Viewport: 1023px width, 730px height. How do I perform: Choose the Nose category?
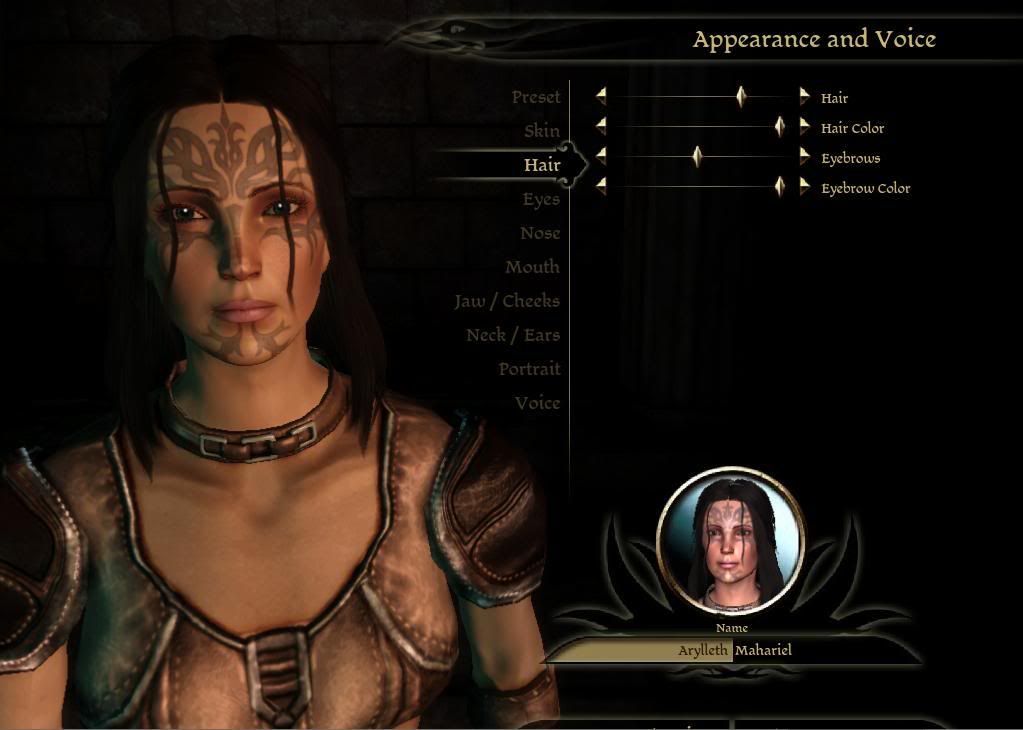tap(540, 233)
